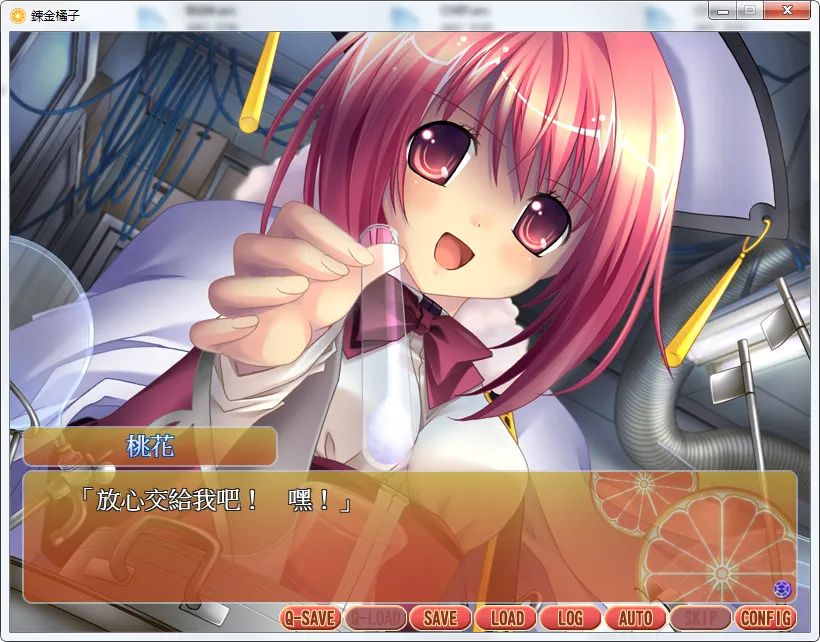The width and height of the screenshot is (820, 642).
Task: Open the LOAD game menu
Action: [506, 618]
